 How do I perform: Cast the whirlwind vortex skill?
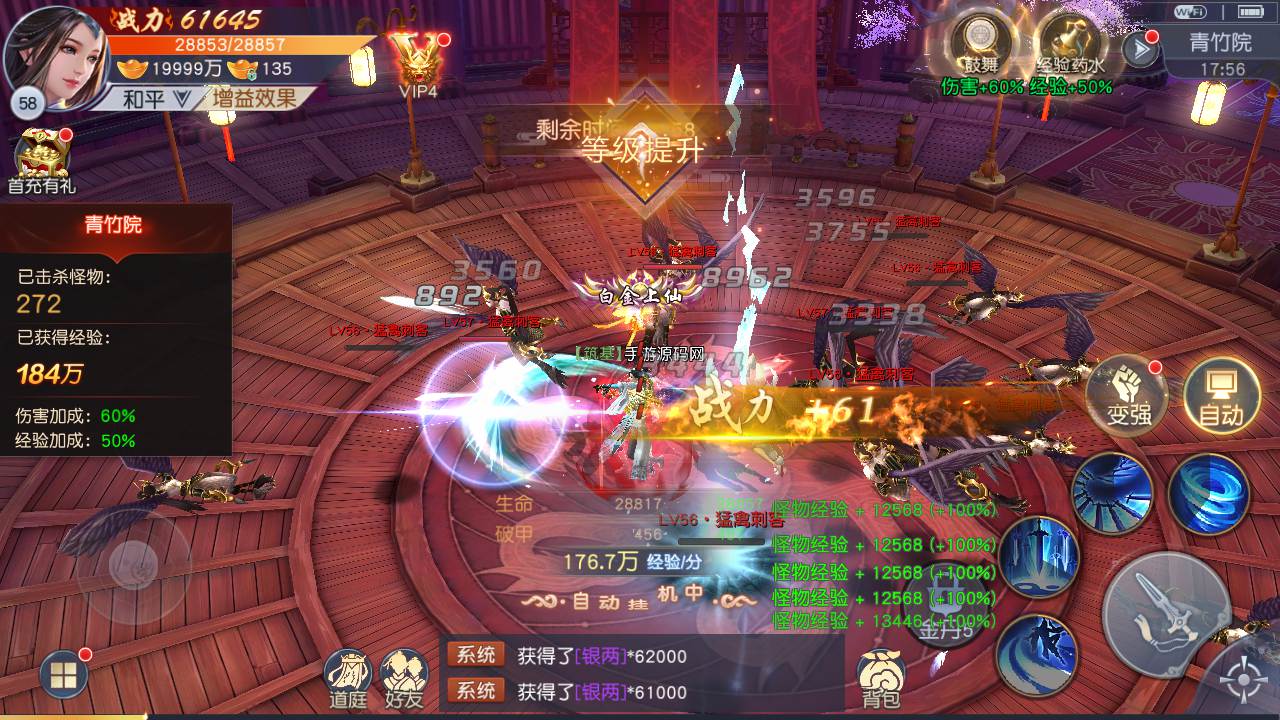[1208, 494]
